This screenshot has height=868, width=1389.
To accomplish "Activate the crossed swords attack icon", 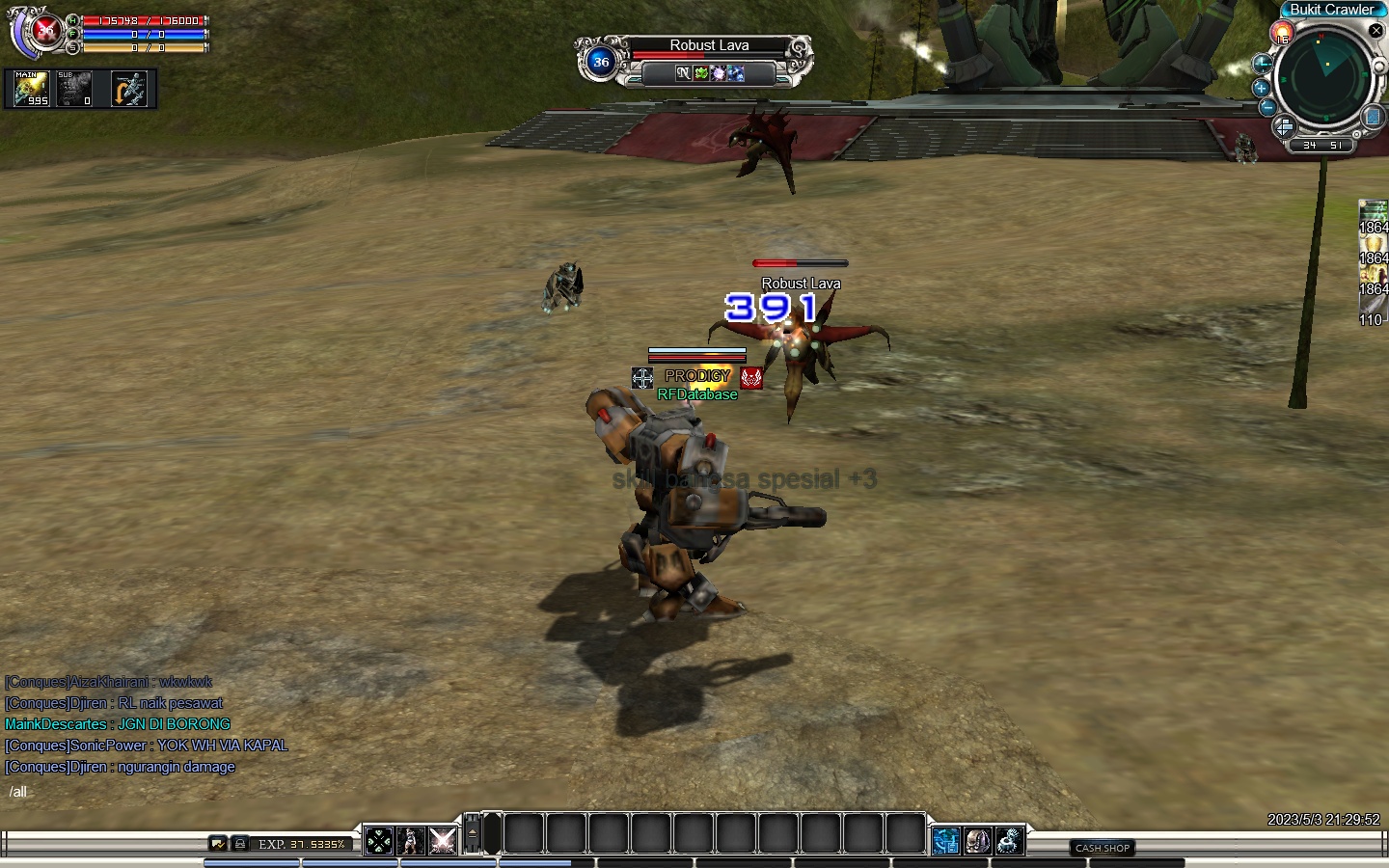I will click(443, 841).
